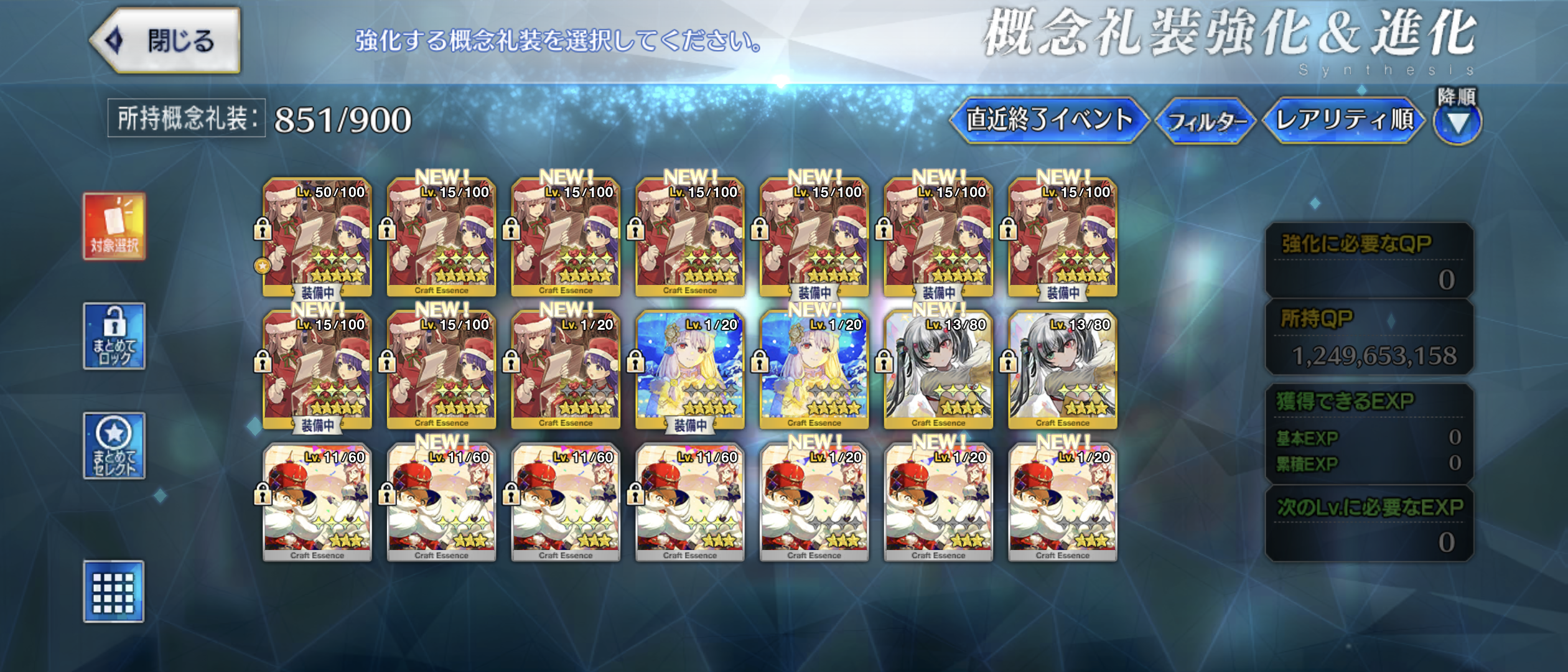Select the Lv. 50/100 Christmas craft essence
Screen dimensions: 1568x672
coord(317,236)
